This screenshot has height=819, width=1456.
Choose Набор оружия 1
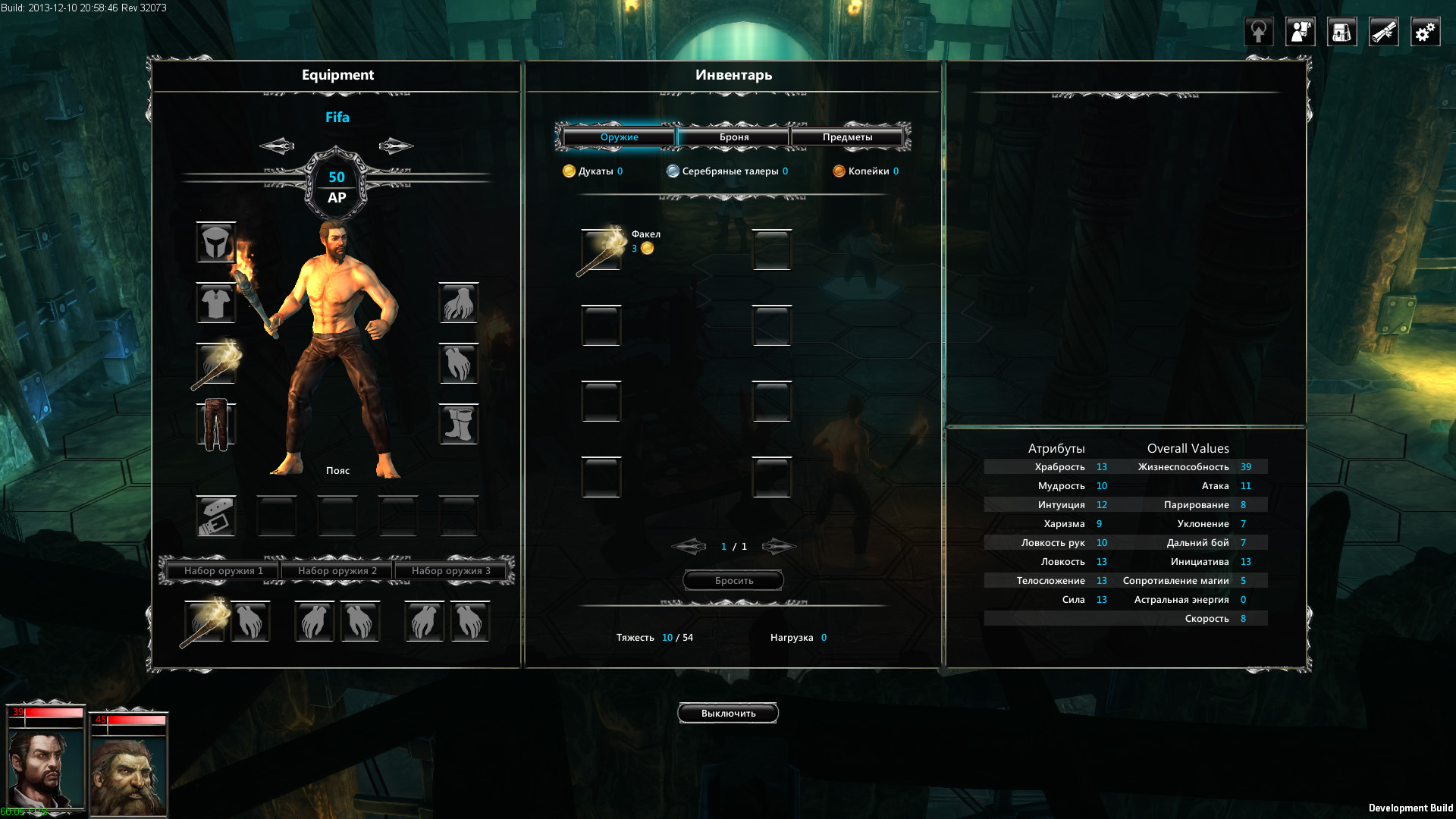coord(223,571)
